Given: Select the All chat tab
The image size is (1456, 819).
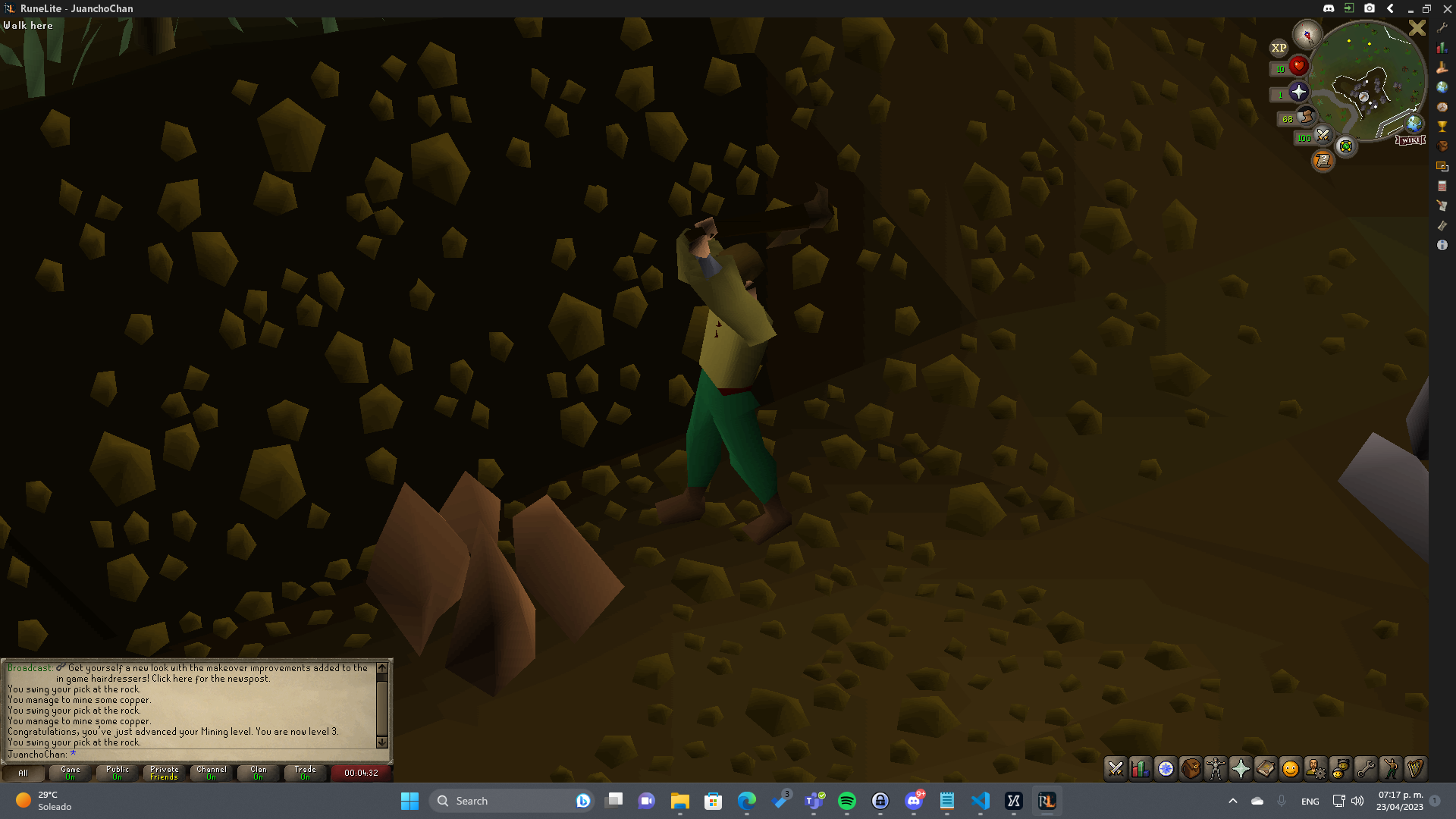Looking at the screenshot, I should click(23, 773).
